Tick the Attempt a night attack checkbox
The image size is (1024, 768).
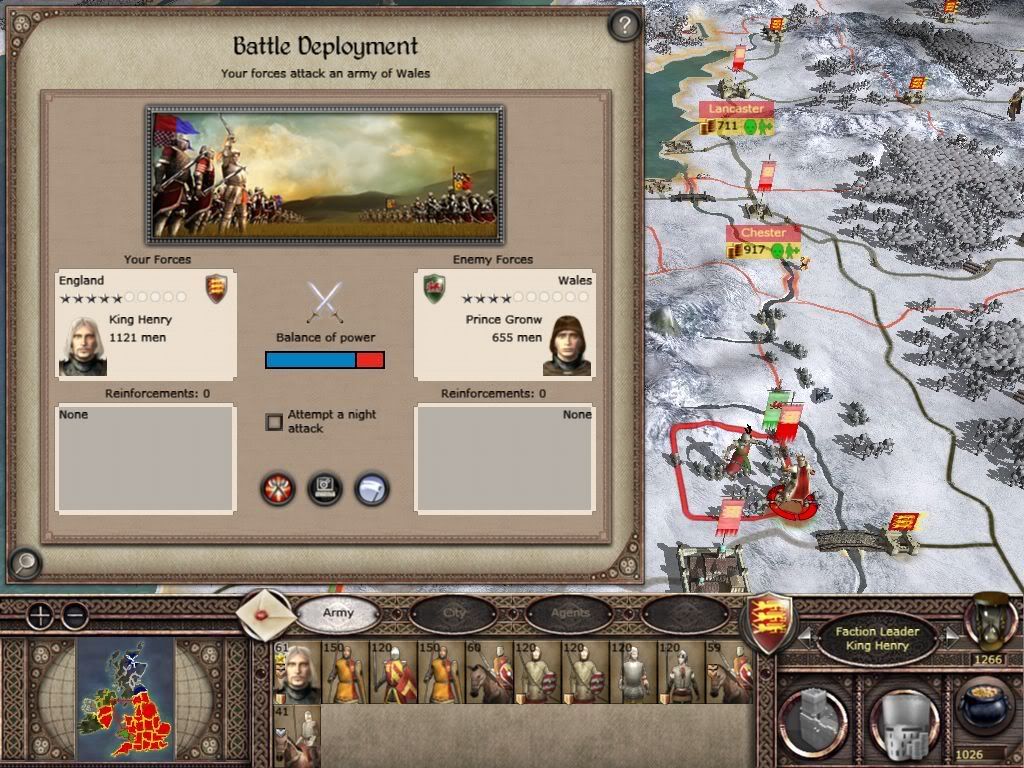pos(274,422)
